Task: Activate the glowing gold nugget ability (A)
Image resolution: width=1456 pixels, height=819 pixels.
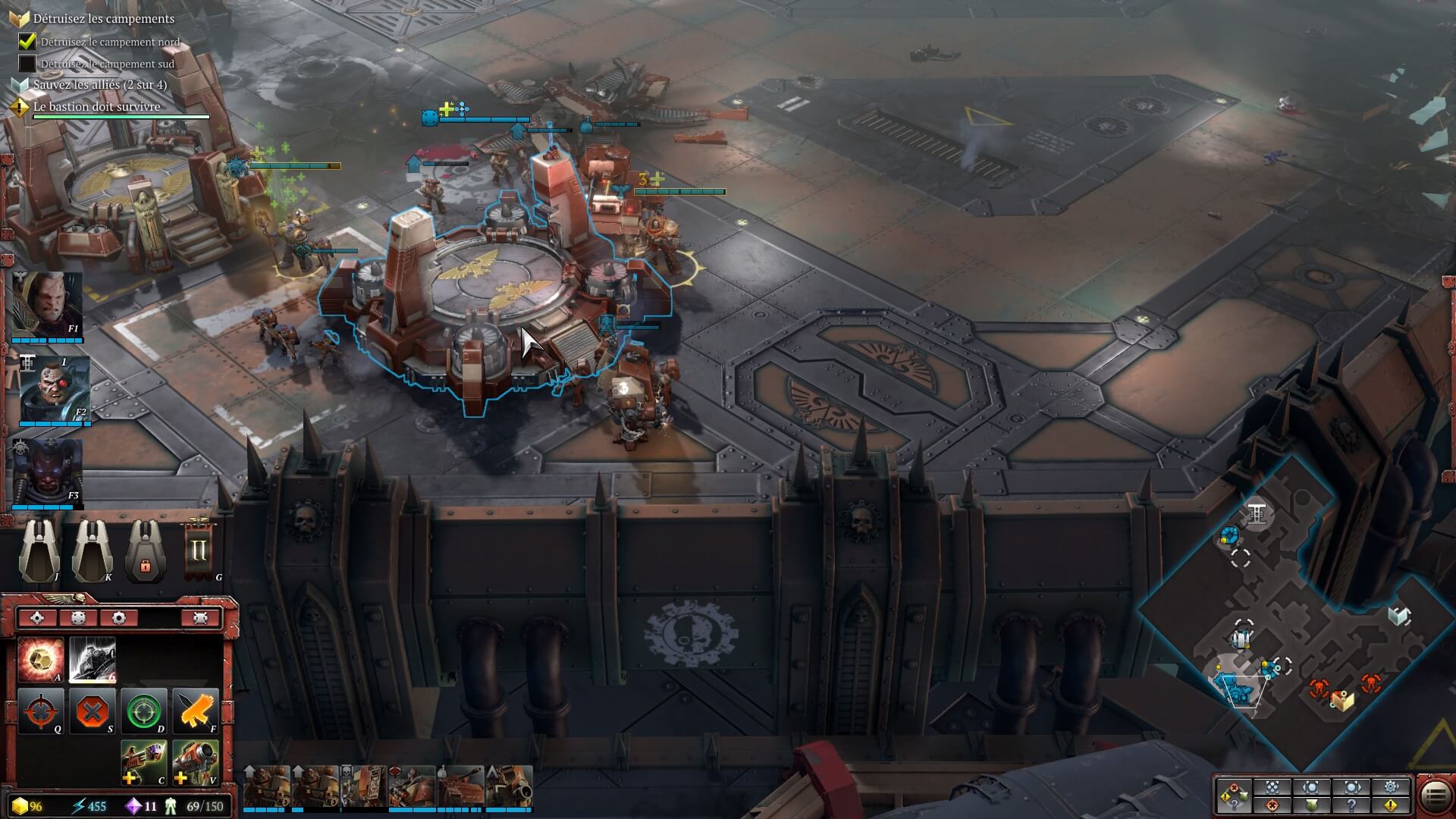Action: pos(41,660)
